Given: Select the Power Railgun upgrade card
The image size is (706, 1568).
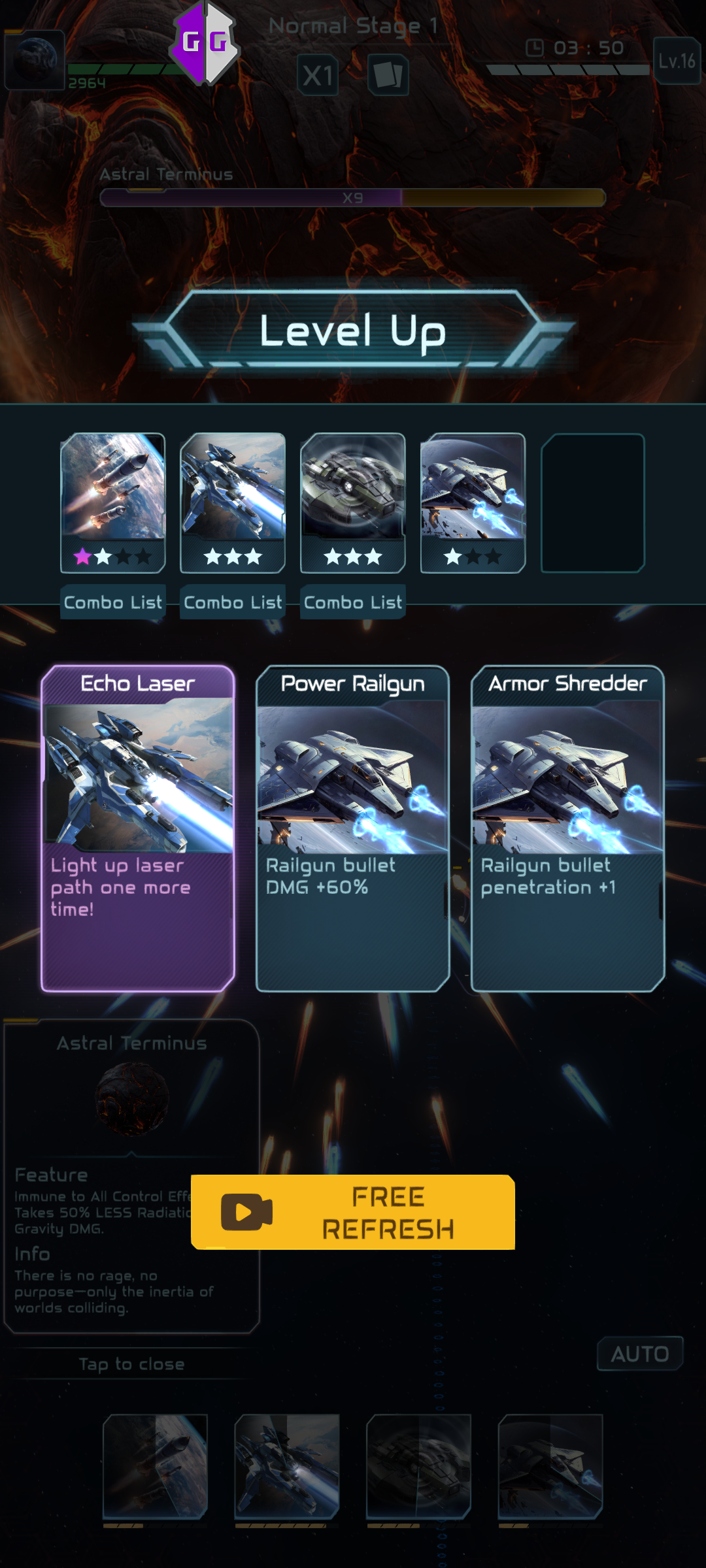Looking at the screenshot, I should 352,828.
